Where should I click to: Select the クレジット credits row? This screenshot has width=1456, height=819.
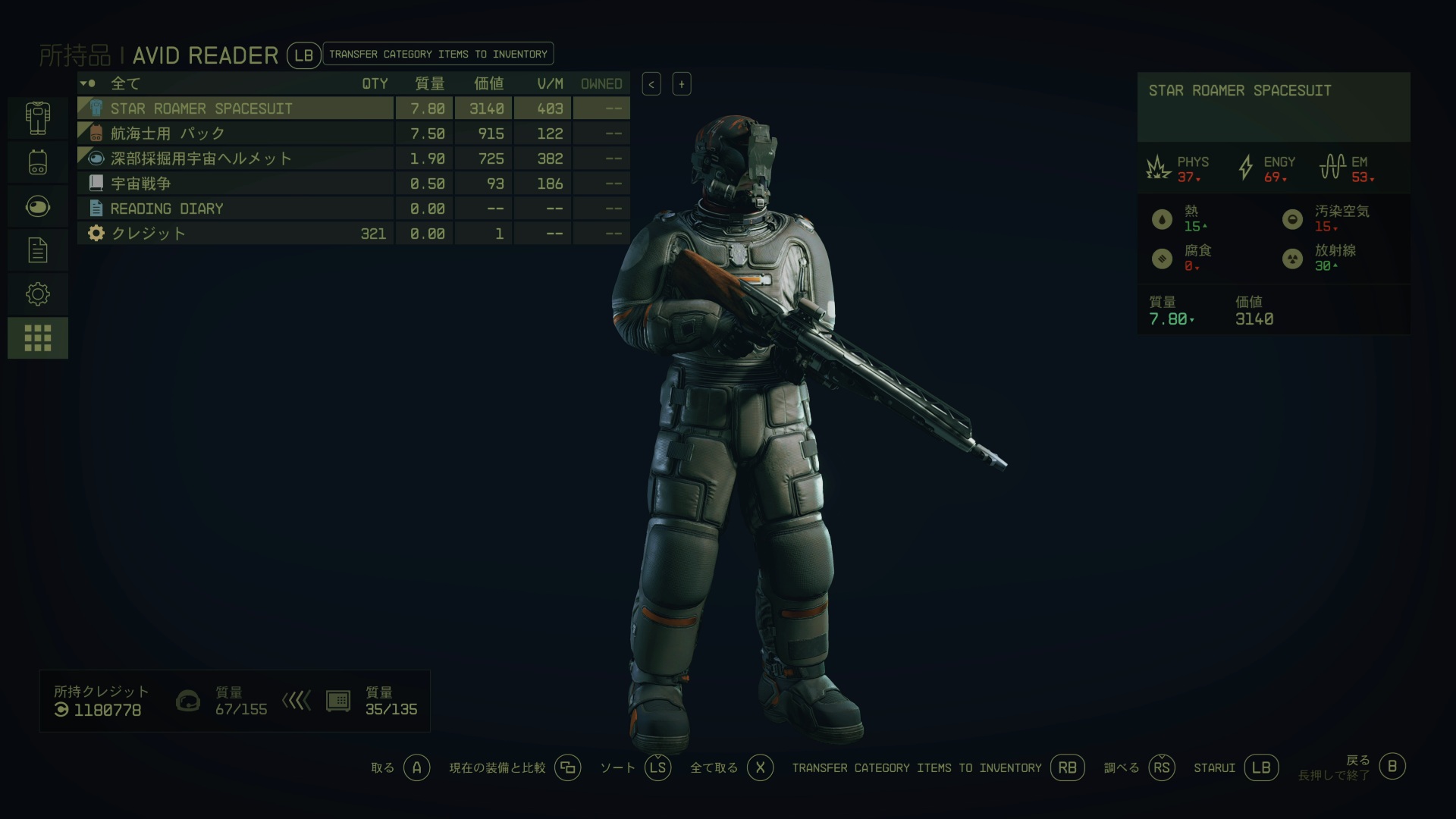click(235, 234)
